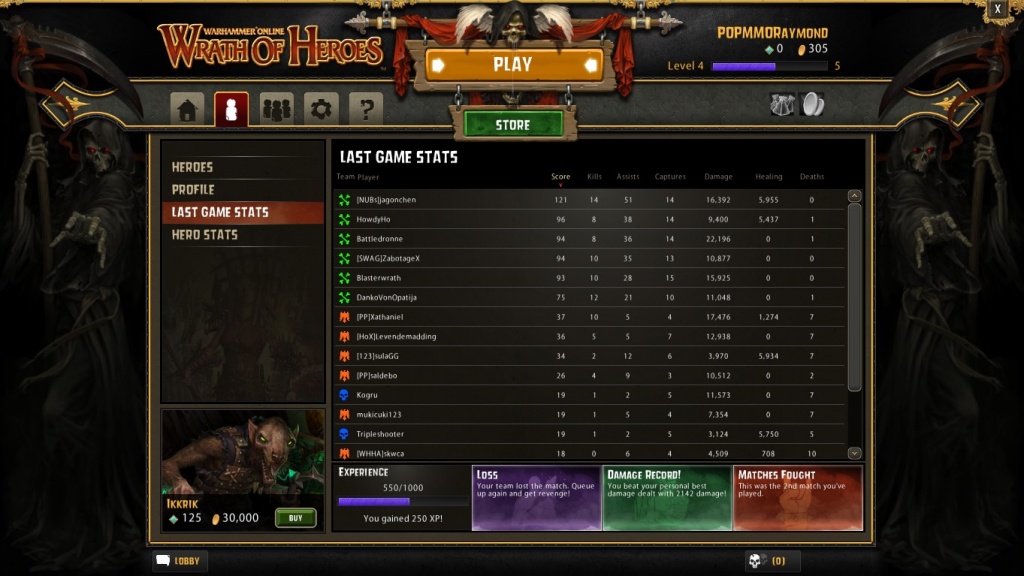
Task: Start a match with the PLAY button
Action: tap(513, 65)
